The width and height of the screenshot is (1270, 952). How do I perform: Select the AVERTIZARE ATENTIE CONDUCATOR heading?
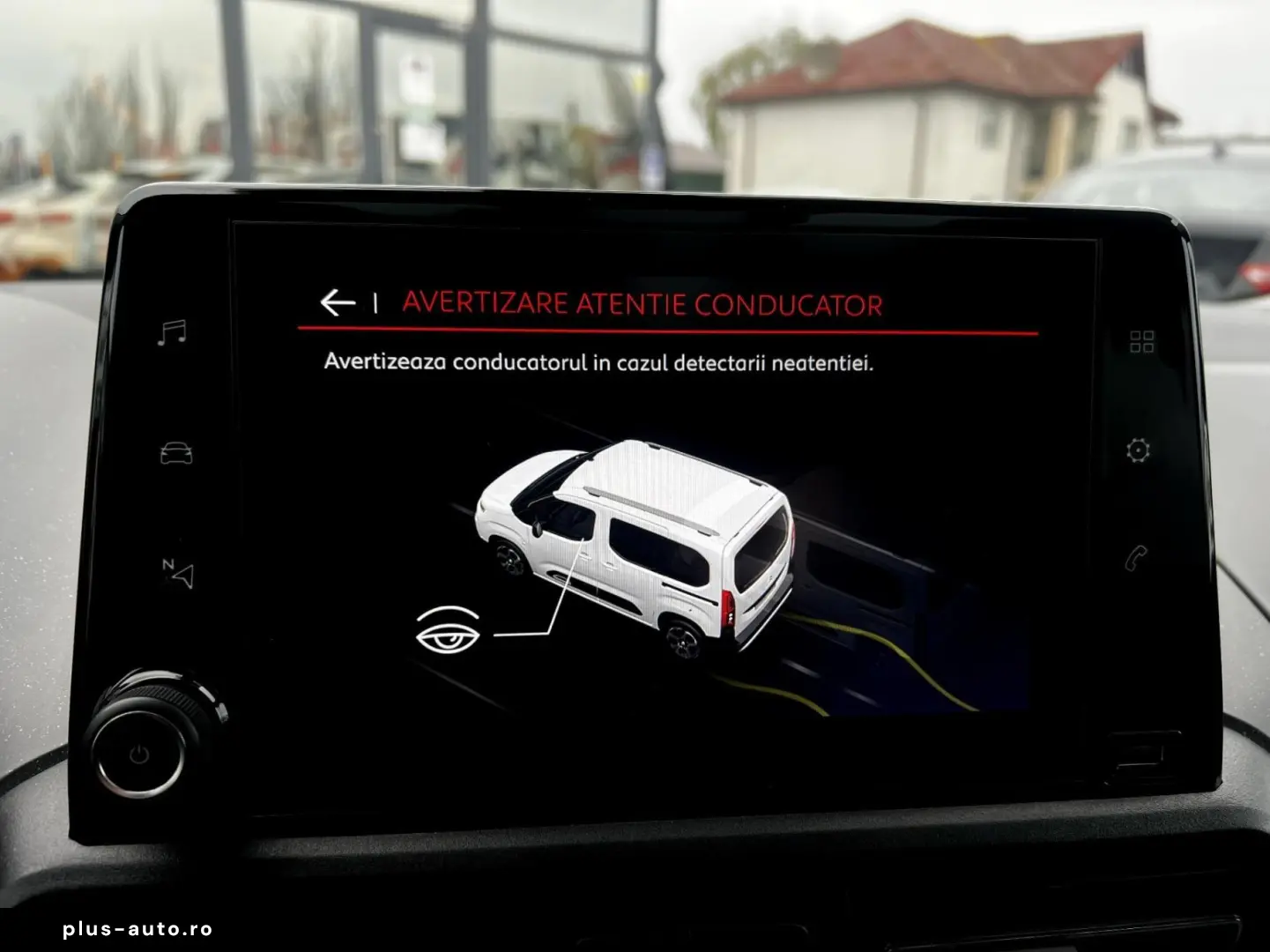click(x=642, y=303)
